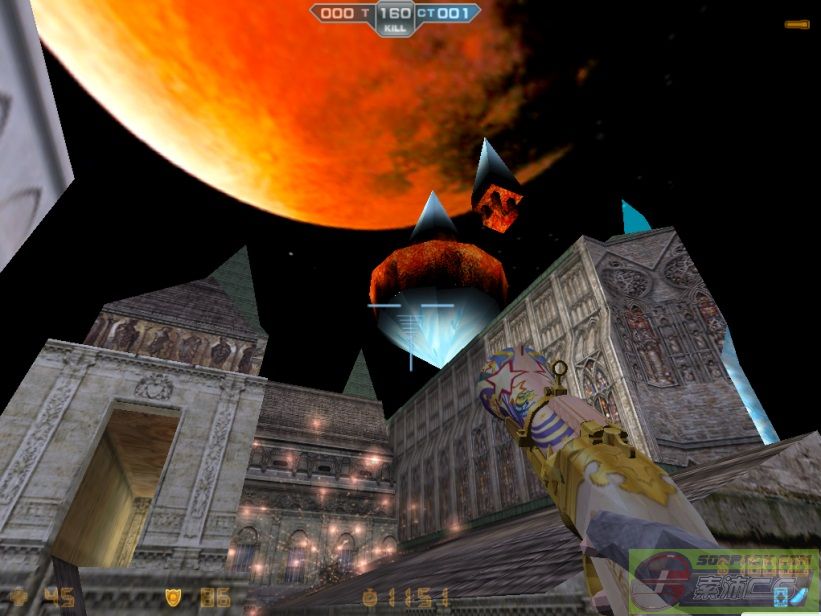Click the armor shield icon

[174, 597]
